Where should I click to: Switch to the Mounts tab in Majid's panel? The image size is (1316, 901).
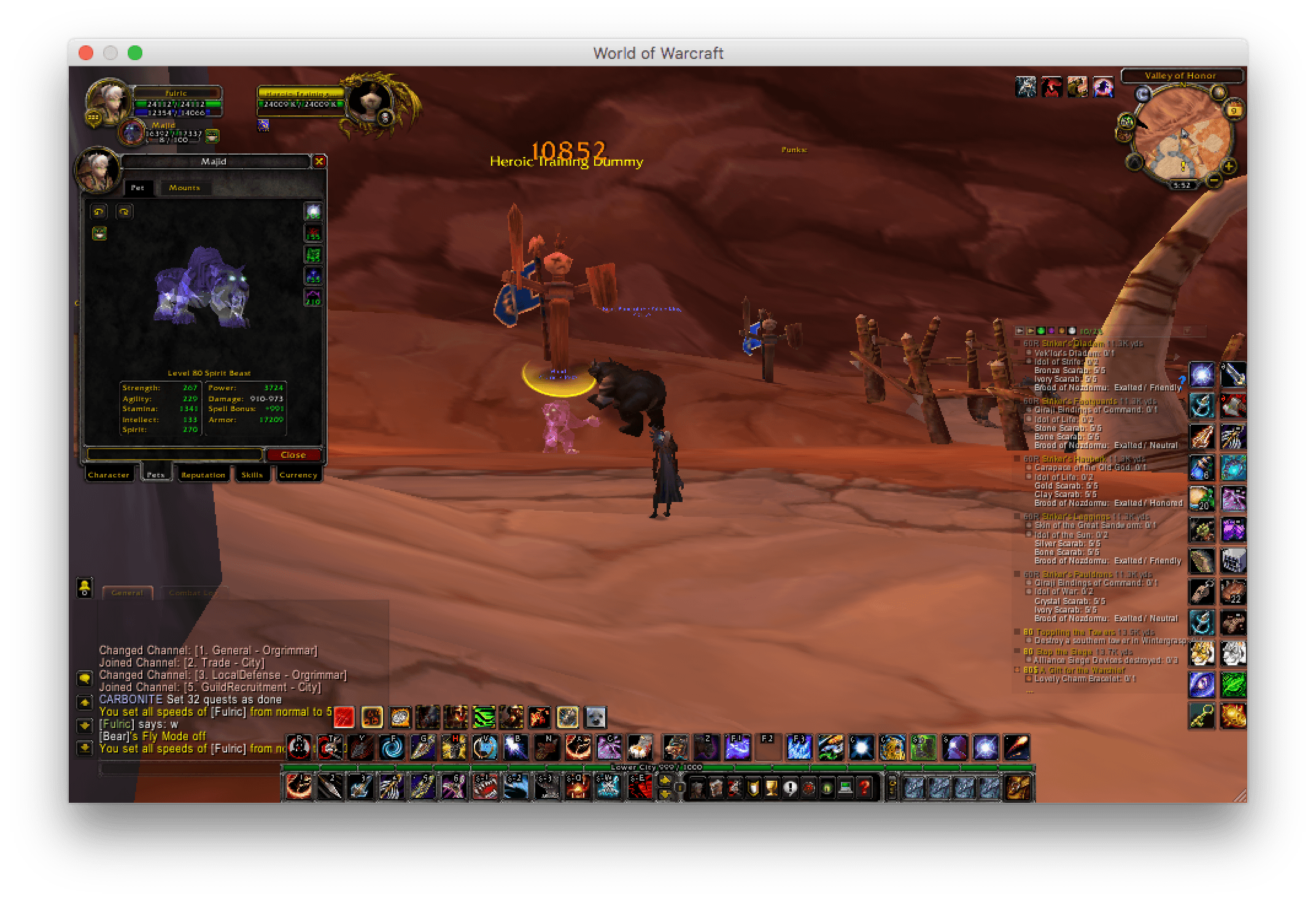click(x=185, y=188)
